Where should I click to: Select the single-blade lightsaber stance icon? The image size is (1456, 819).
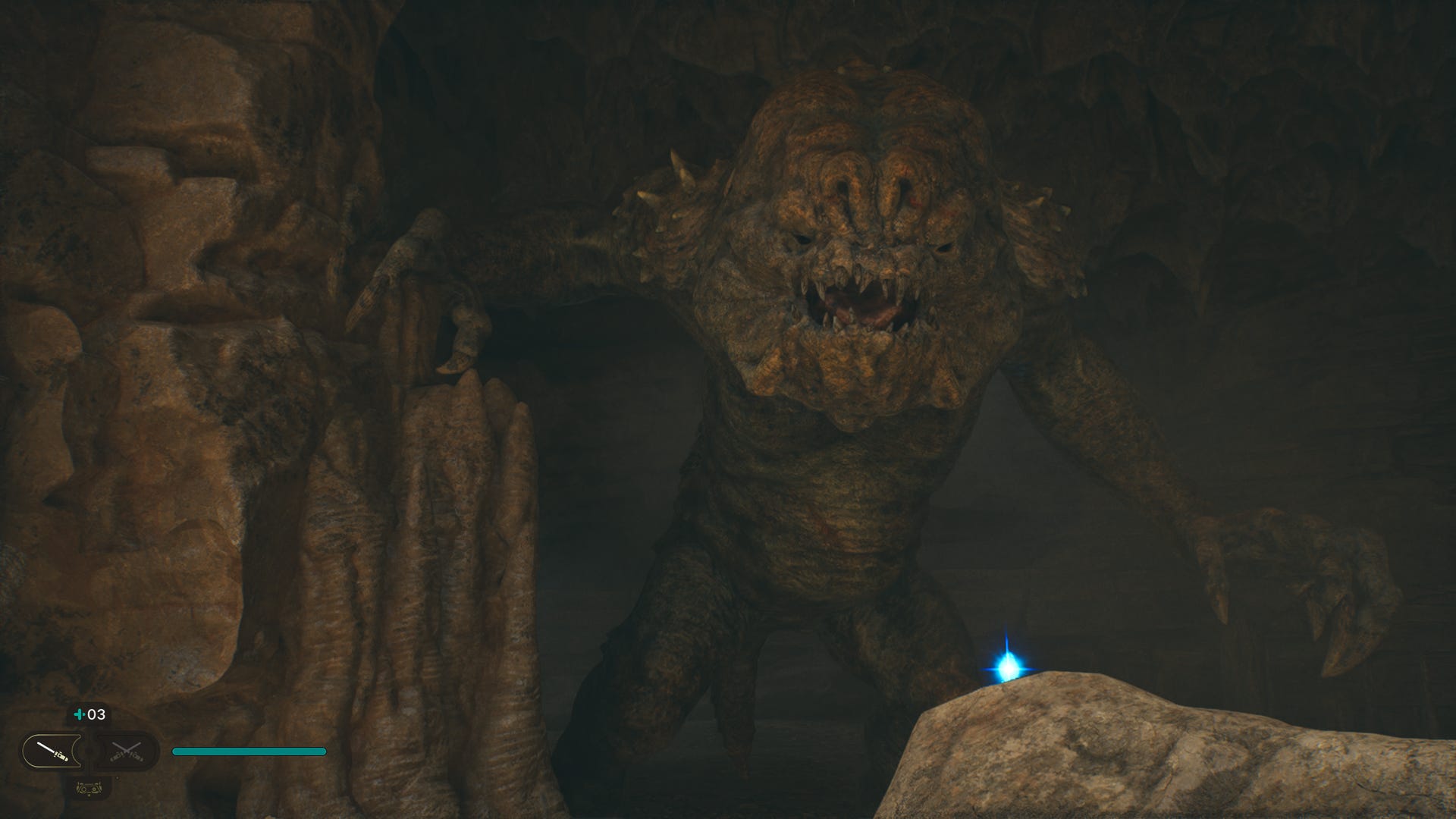click(53, 751)
